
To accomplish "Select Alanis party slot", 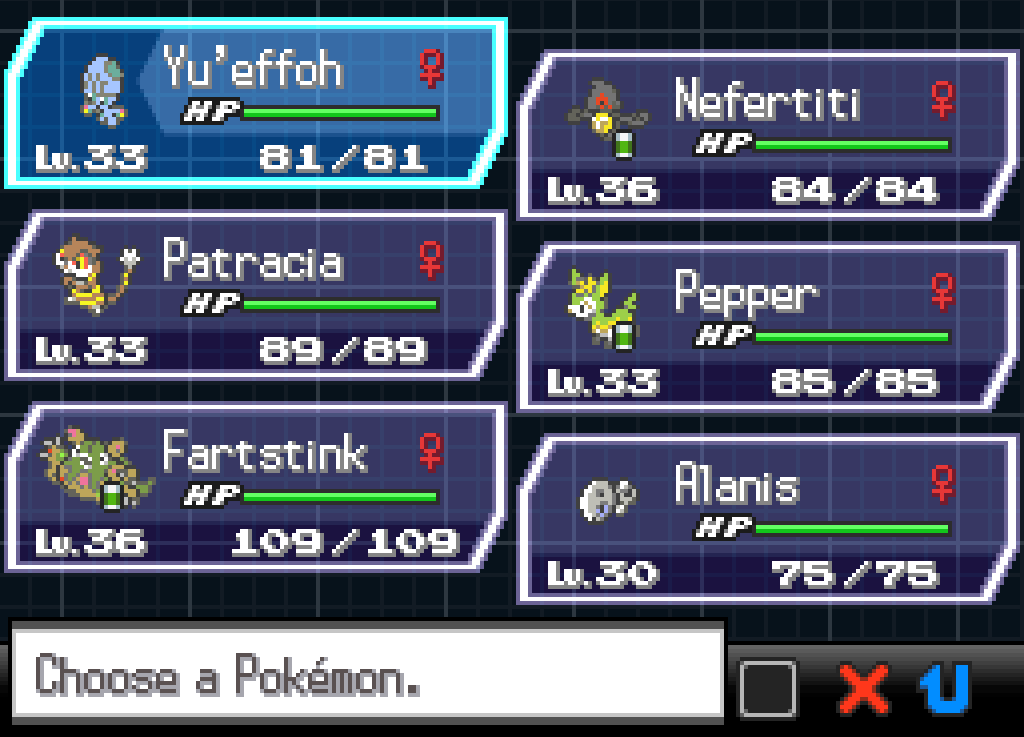I will coord(765,519).
